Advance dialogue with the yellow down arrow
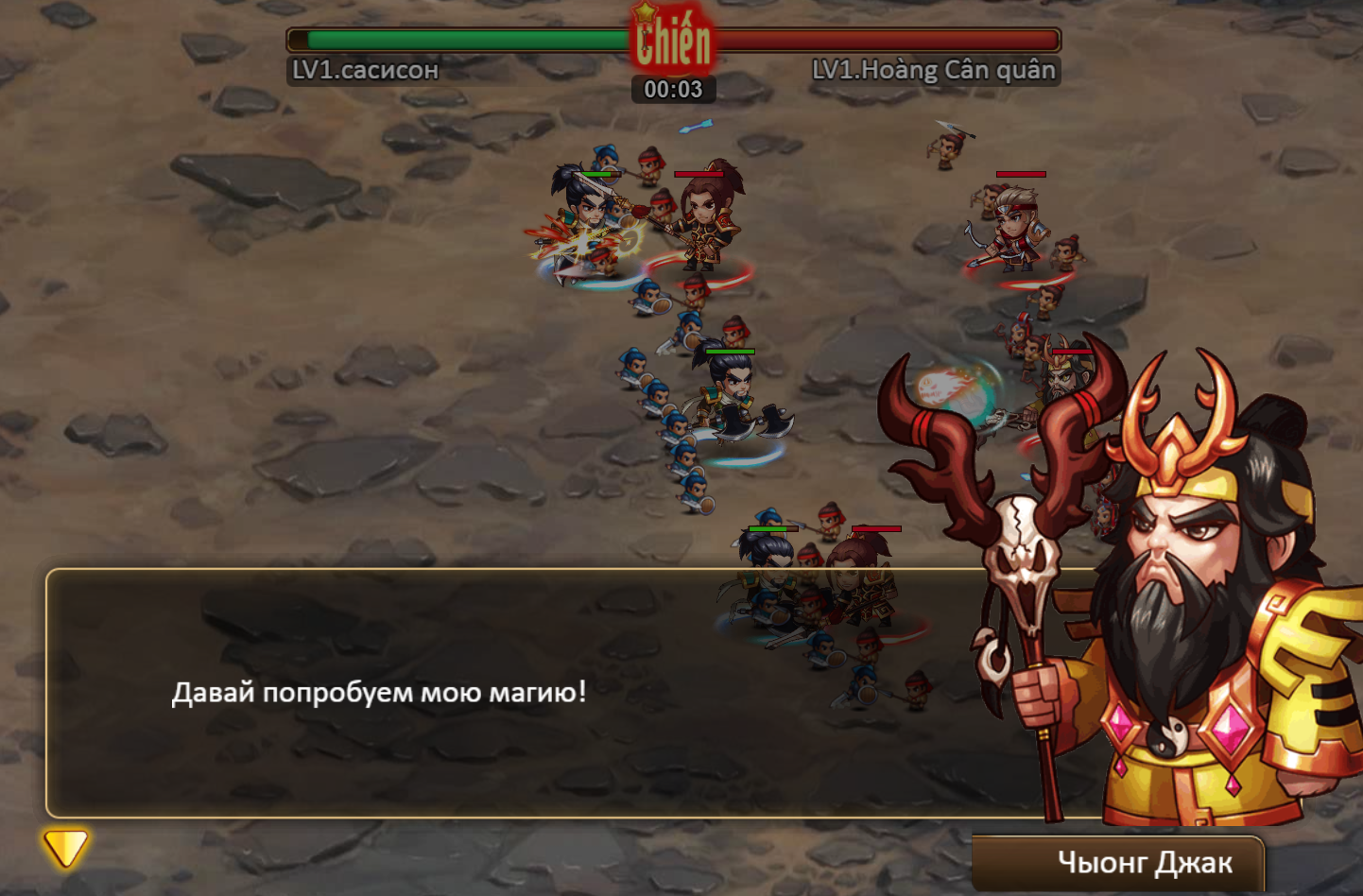Screen dimensions: 1363x896 point(65,848)
